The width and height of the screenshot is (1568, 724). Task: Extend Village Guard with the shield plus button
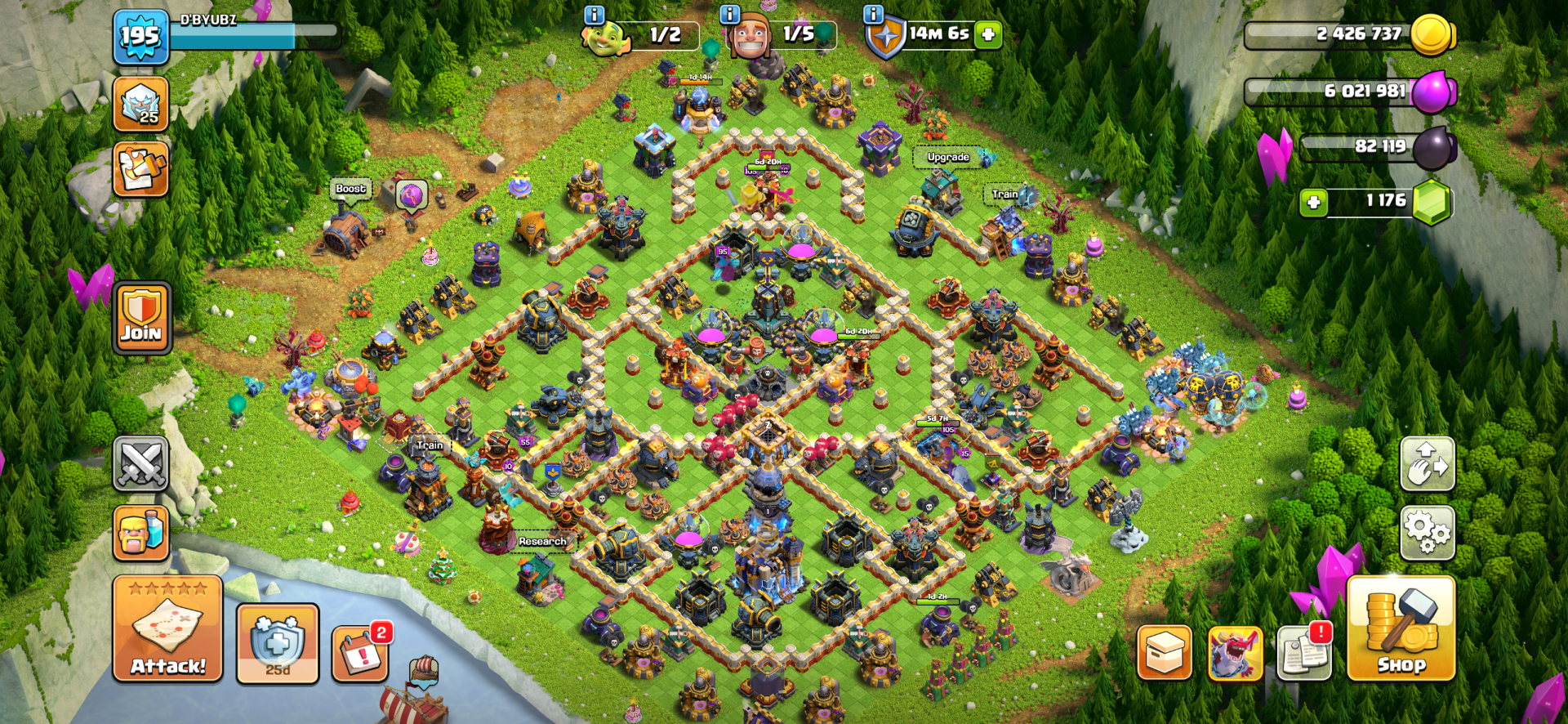click(988, 34)
